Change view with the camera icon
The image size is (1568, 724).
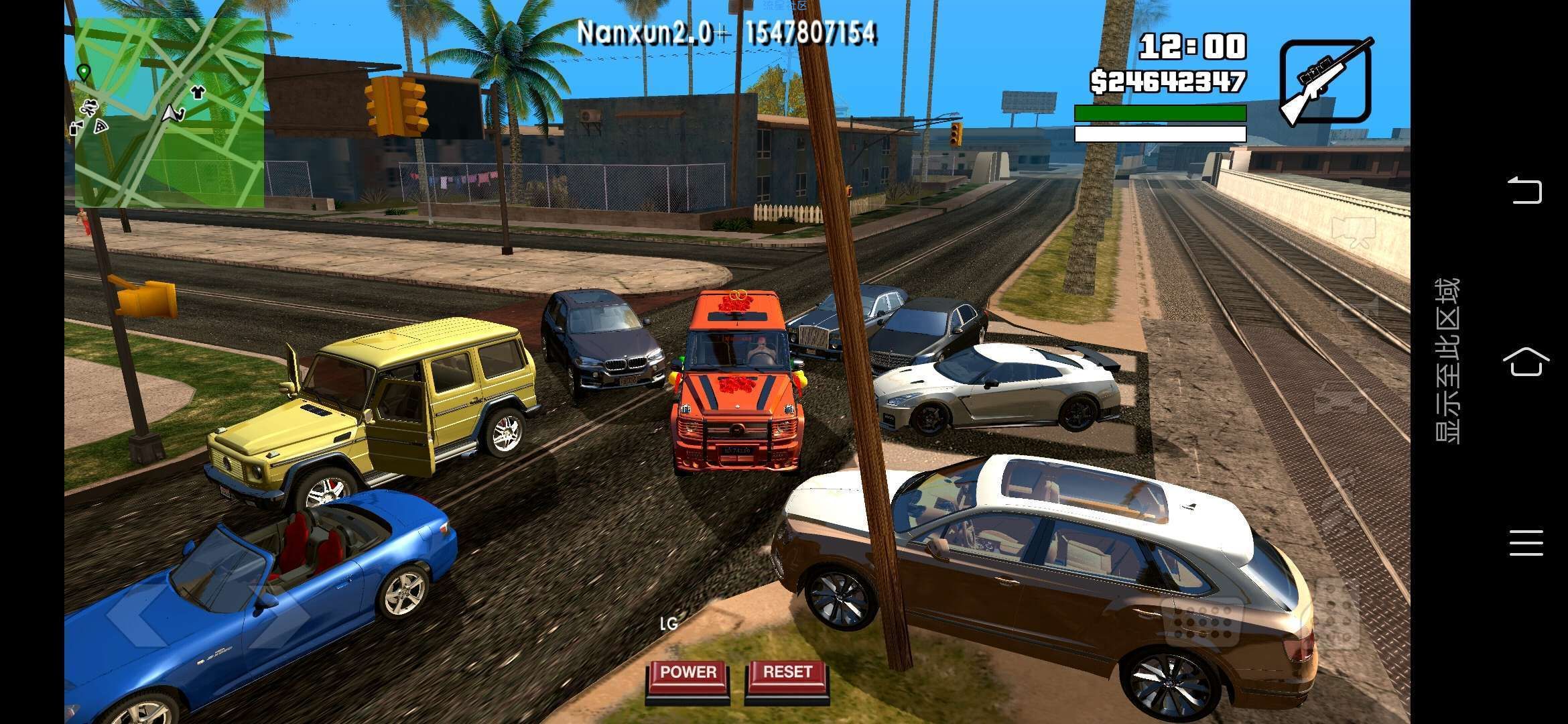point(1354,231)
